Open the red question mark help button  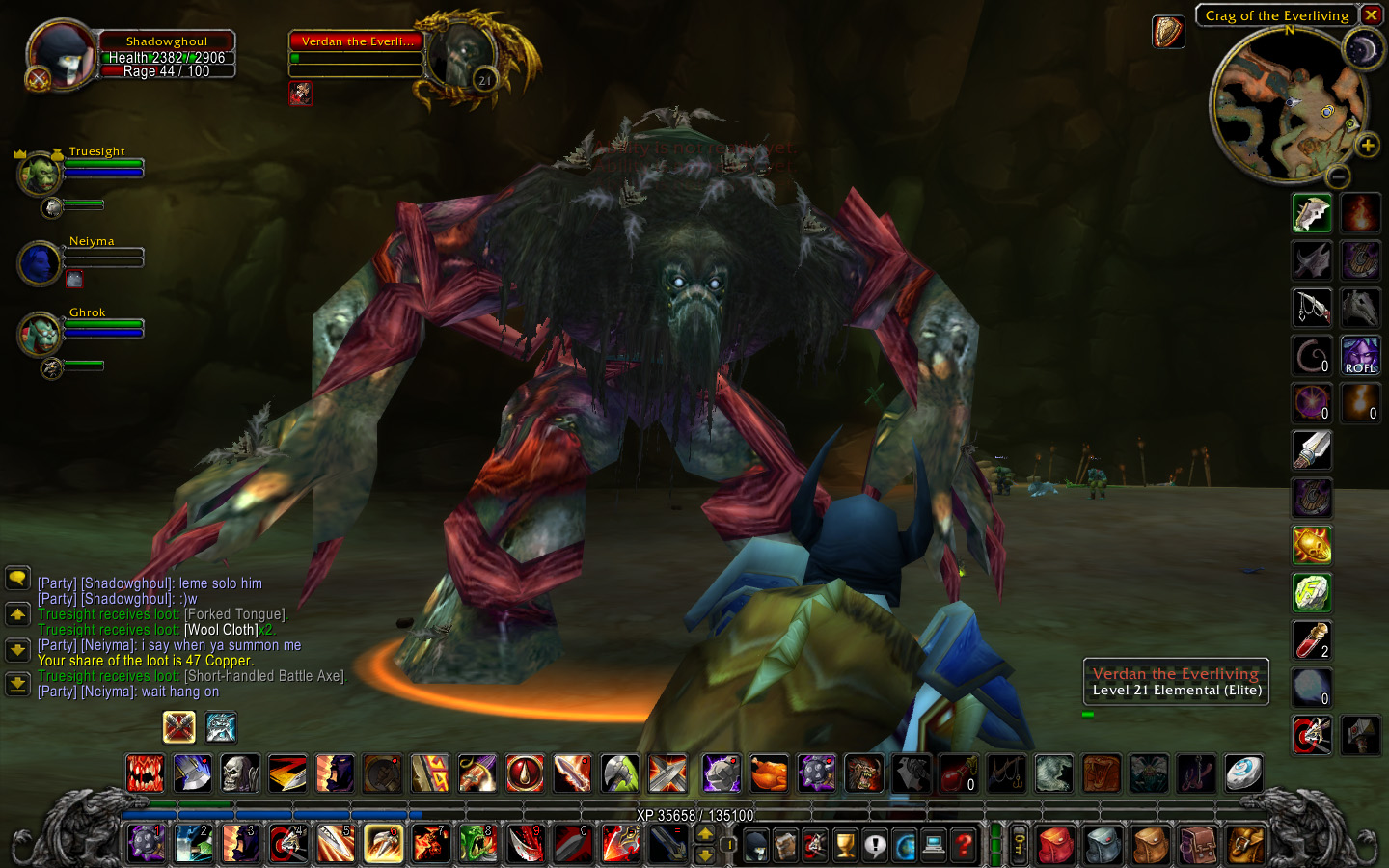pos(963,846)
